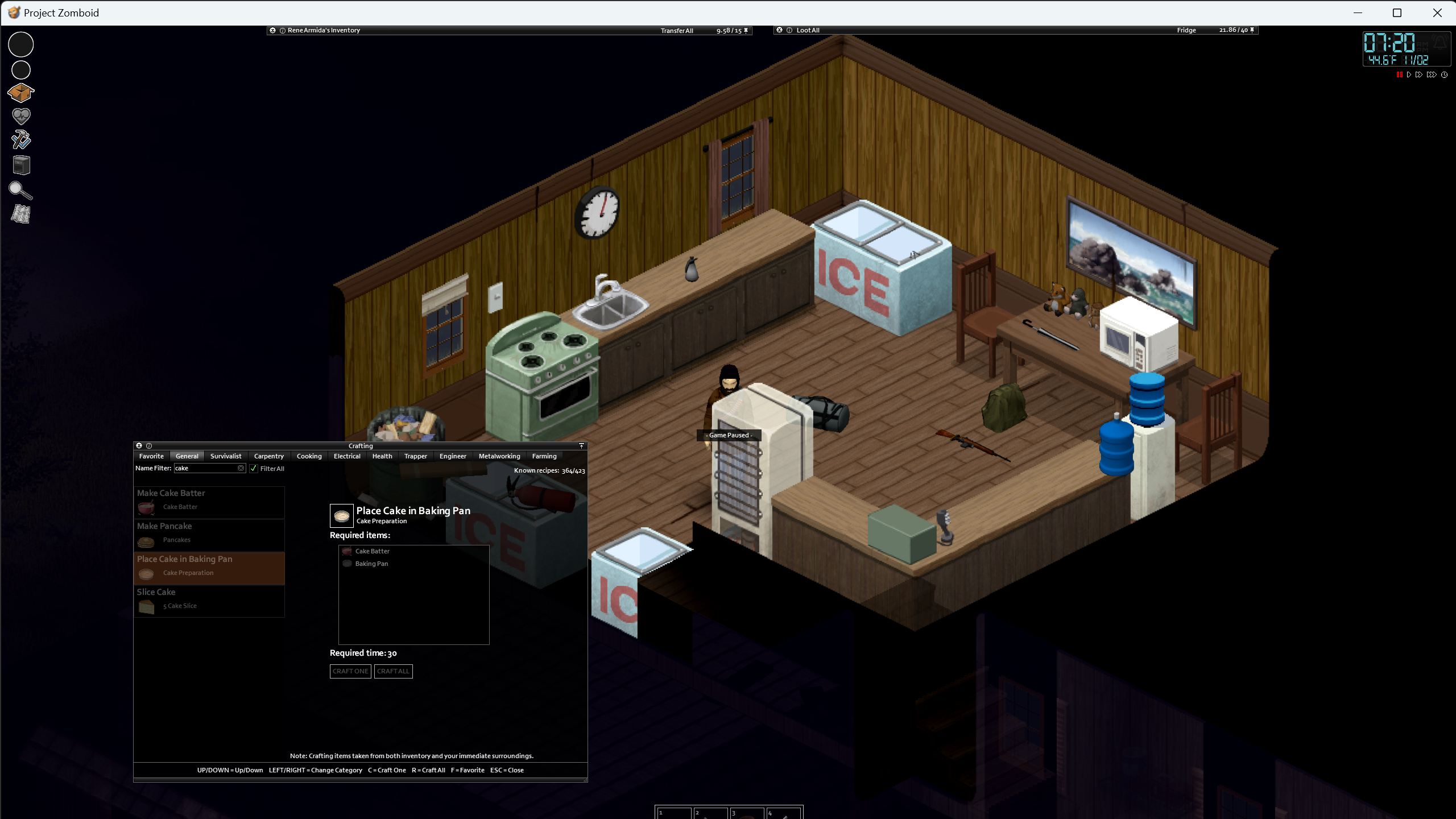Viewport: 1456px width, 819px height.
Task: Switch to the Cooking crafting tab
Action: (x=309, y=456)
